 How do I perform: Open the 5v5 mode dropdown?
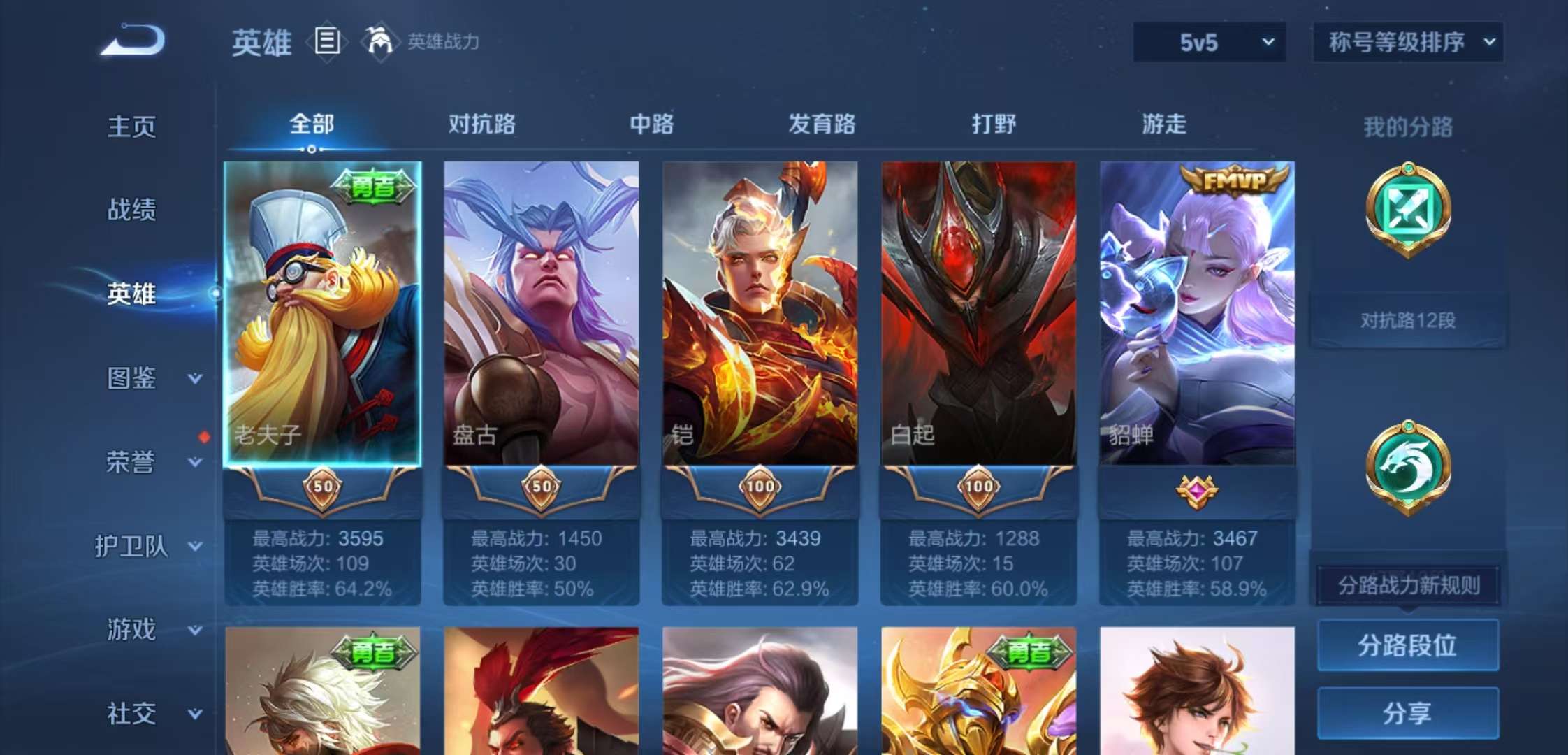(1210, 42)
